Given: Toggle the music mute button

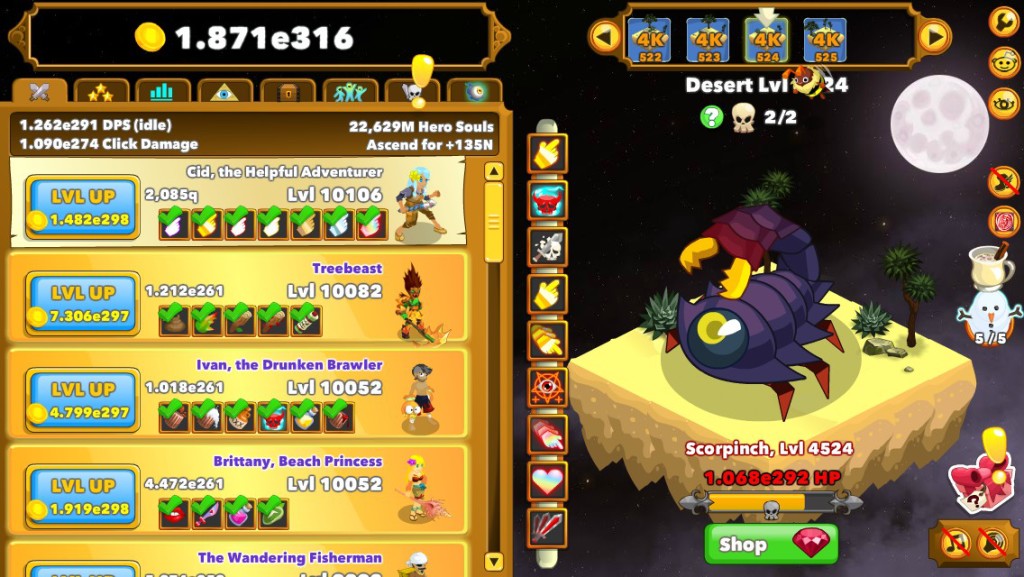Looking at the screenshot, I should 955,543.
